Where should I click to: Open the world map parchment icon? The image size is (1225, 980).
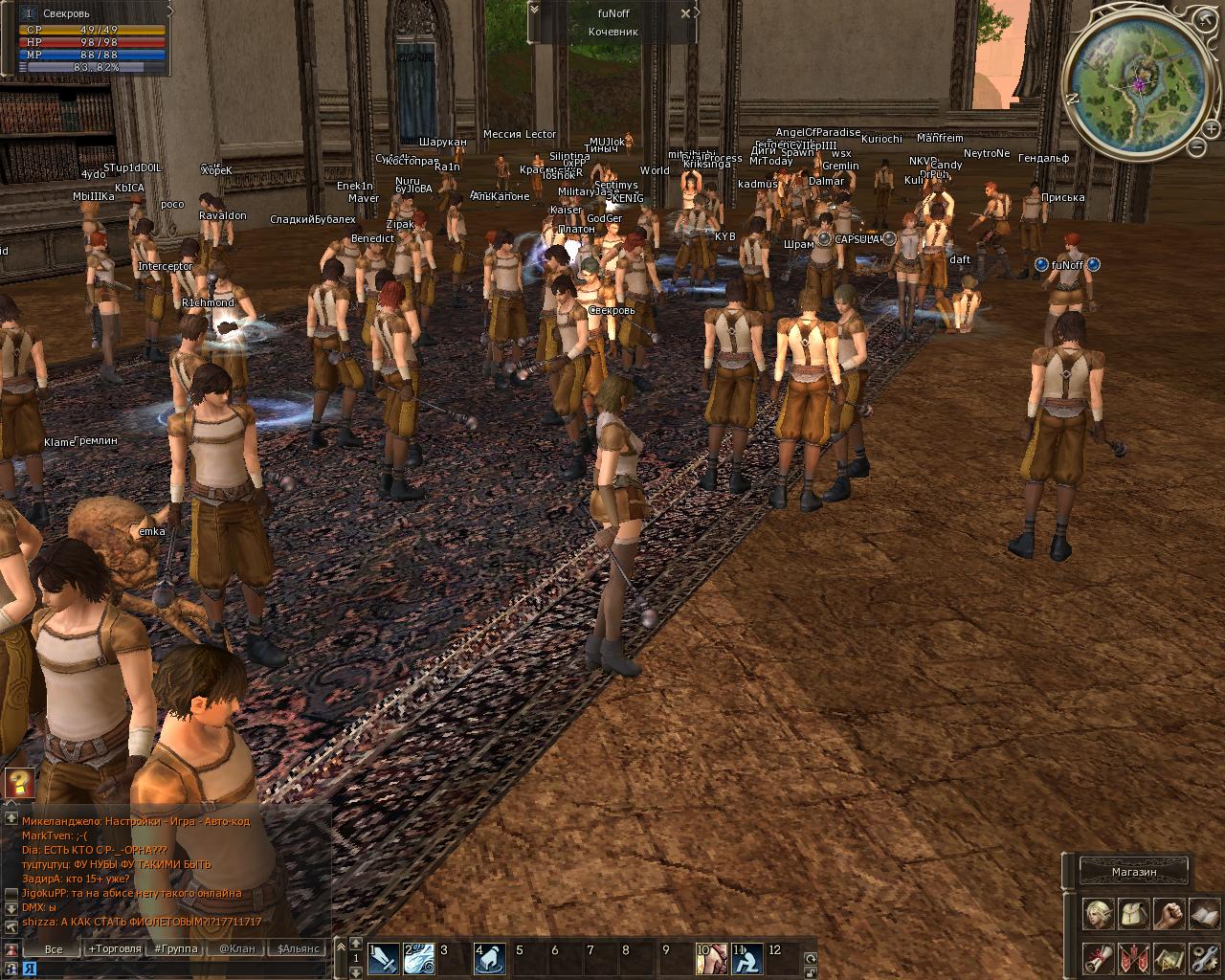1169,957
